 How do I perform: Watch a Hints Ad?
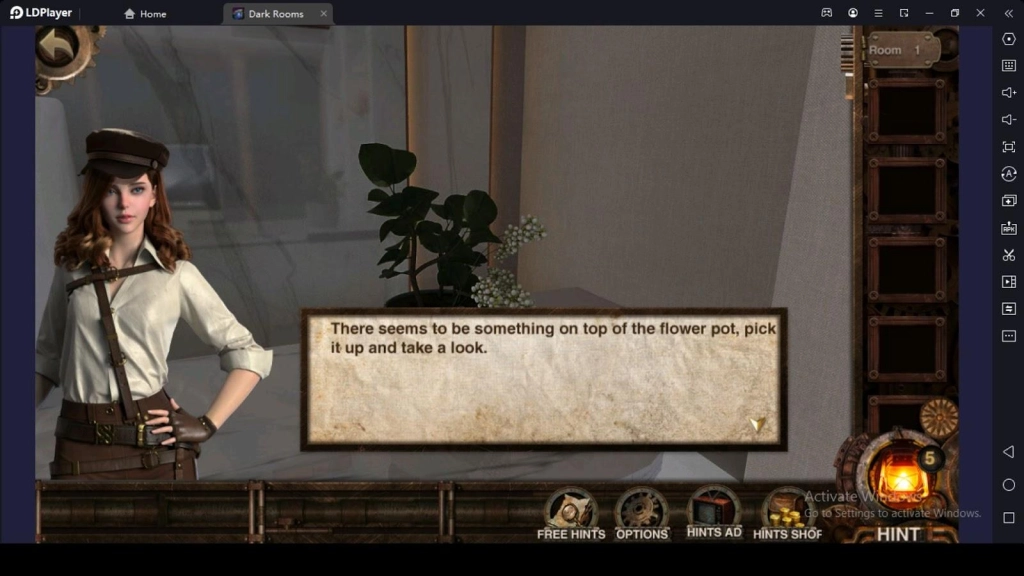pos(714,511)
